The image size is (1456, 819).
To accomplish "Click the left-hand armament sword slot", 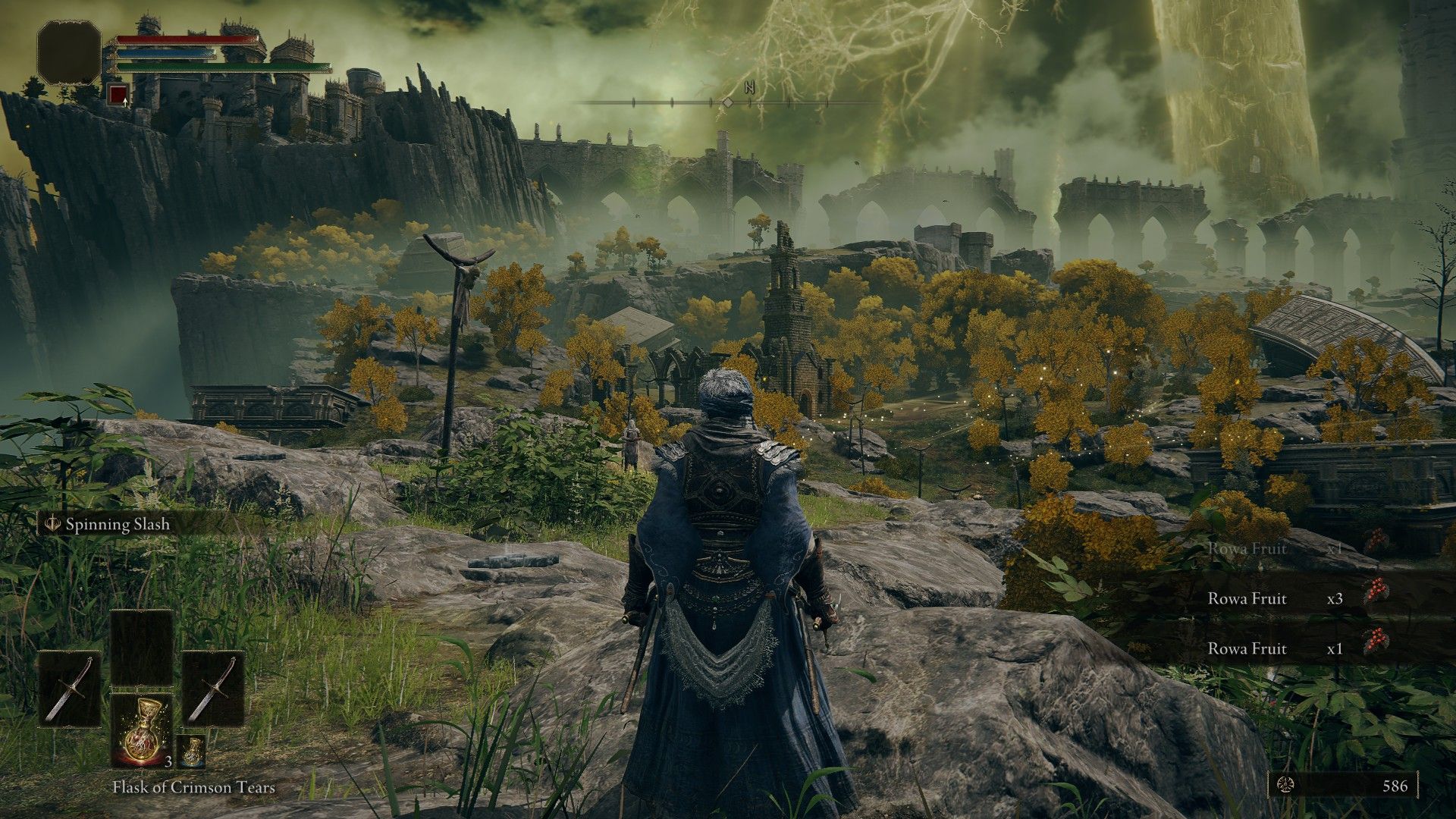I will click(70, 689).
